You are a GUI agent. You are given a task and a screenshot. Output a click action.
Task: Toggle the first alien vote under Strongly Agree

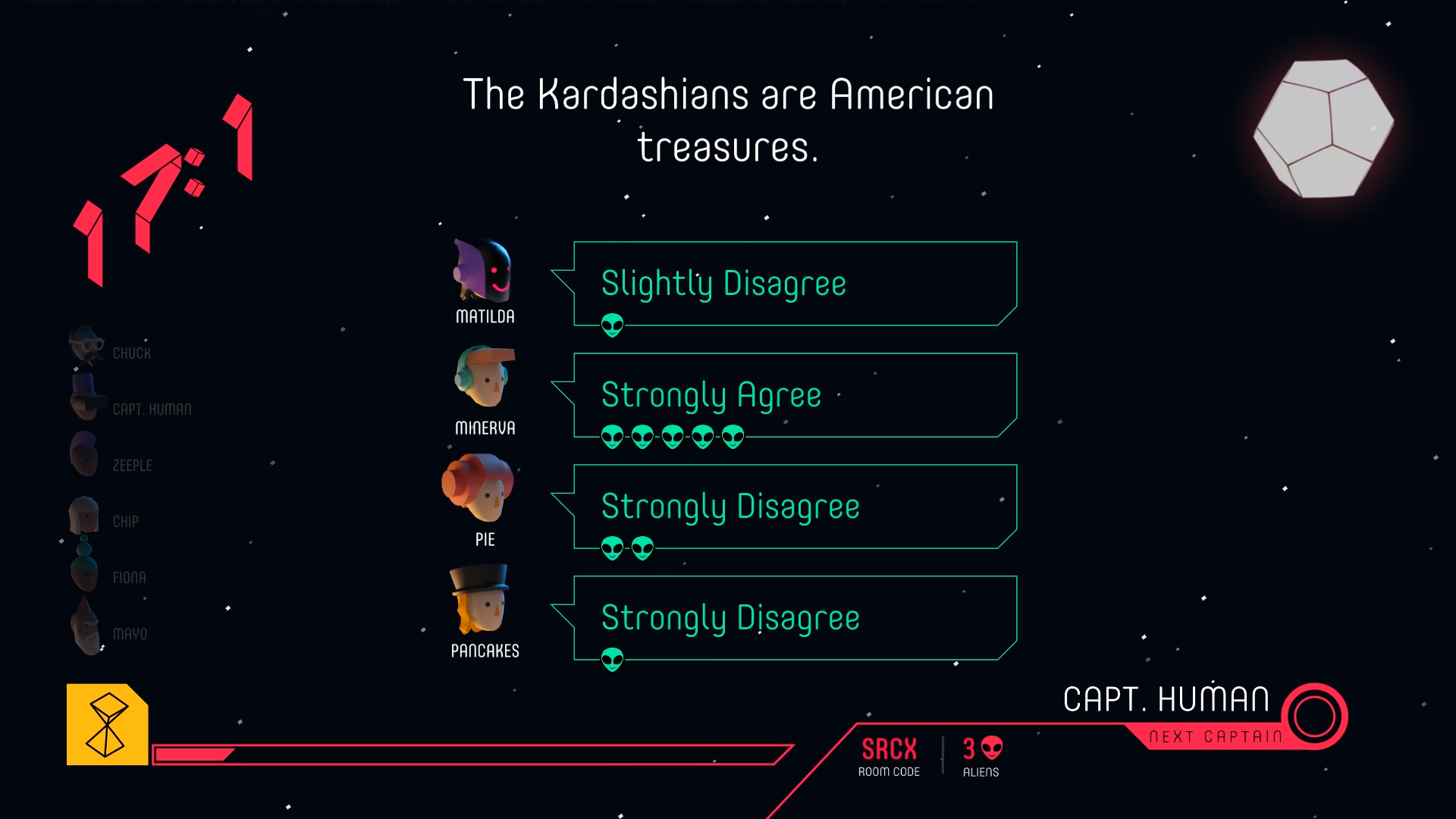pos(611,435)
